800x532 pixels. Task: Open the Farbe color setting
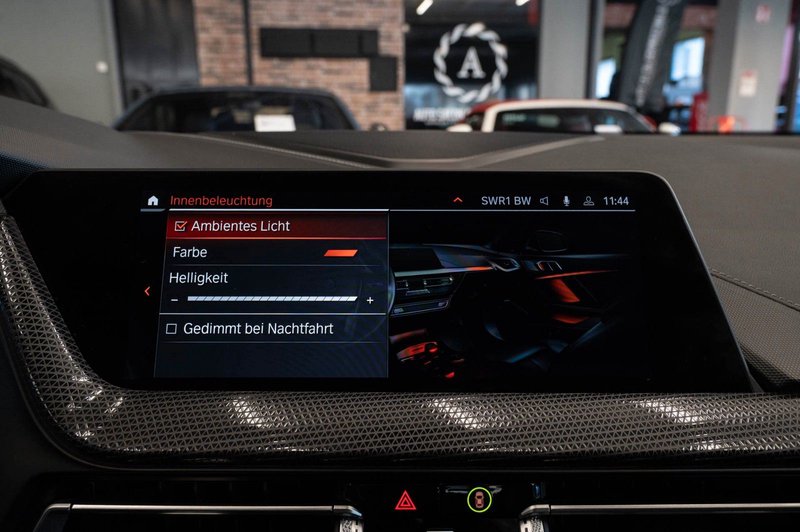point(270,253)
